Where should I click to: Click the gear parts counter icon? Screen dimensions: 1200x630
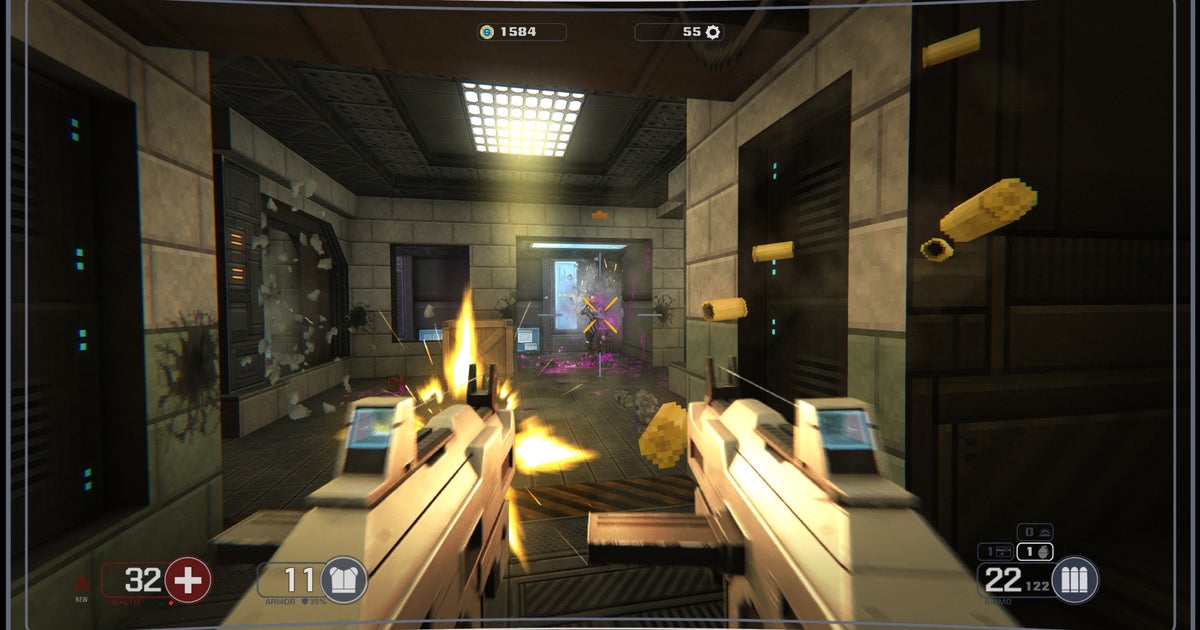713,32
